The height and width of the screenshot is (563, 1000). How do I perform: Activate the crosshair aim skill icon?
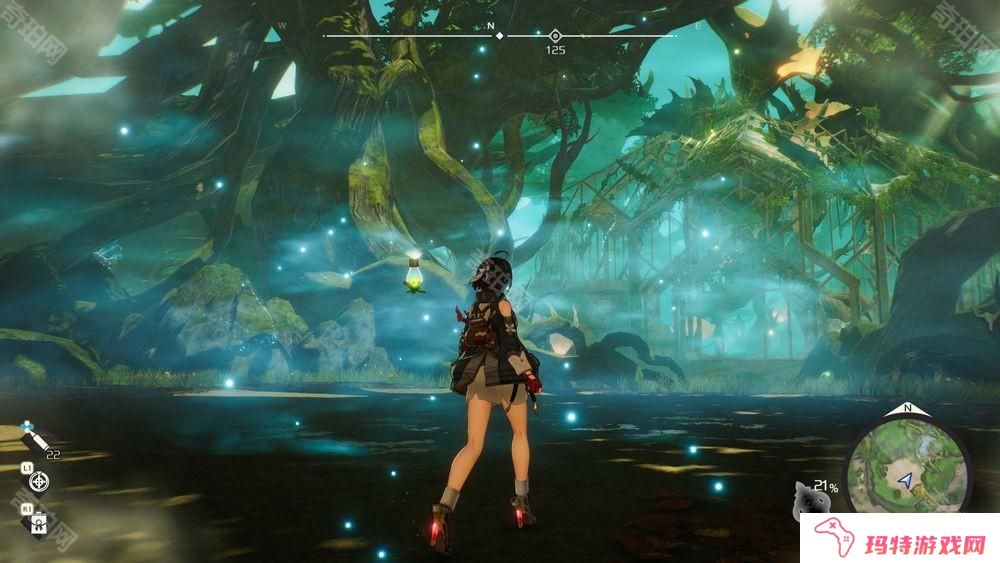coord(40,481)
